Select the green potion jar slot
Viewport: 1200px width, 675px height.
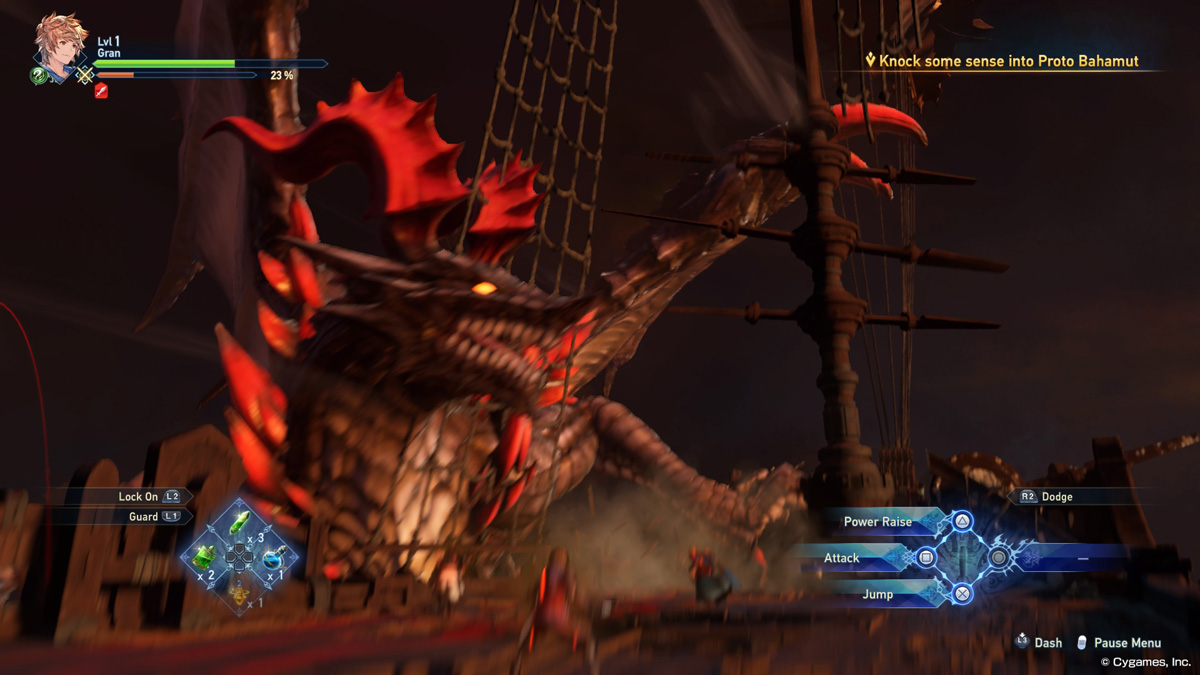(x=205, y=557)
